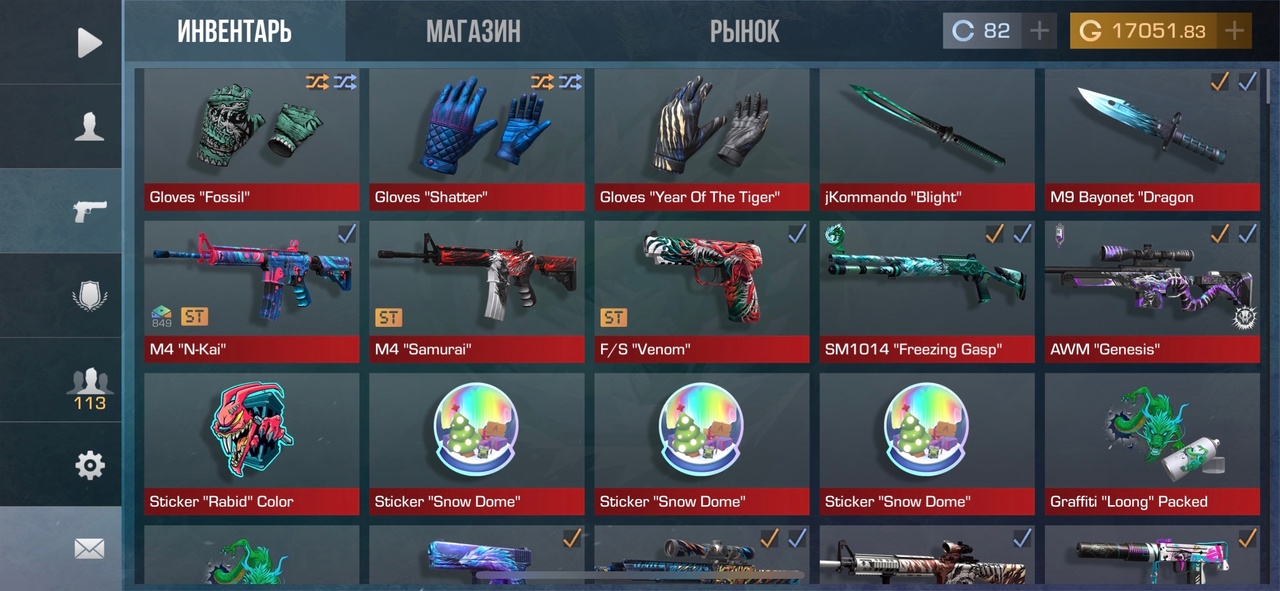Select the Gloves "Fossil" item

click(251, 139)
